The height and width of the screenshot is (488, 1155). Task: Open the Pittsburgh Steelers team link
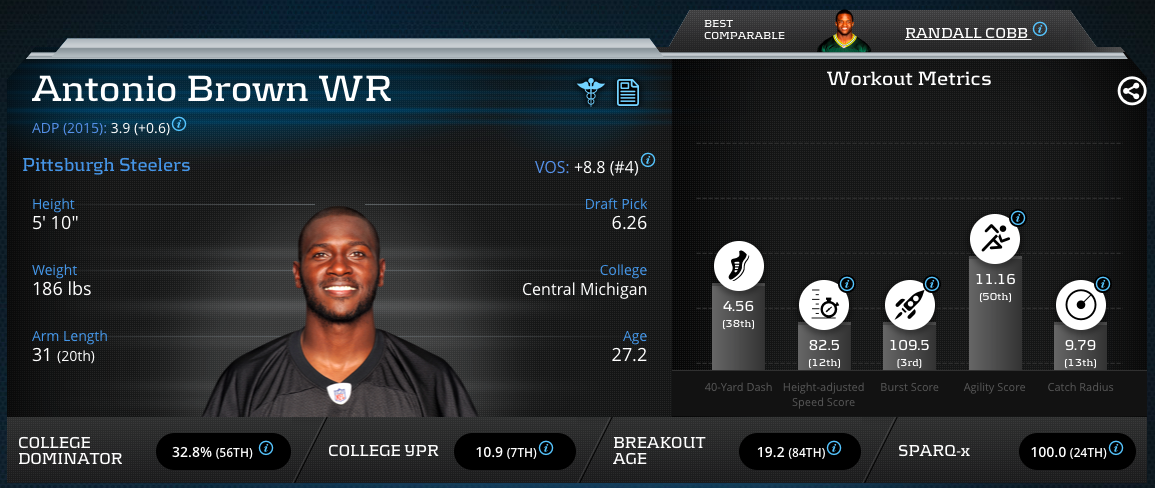(106, 165)
